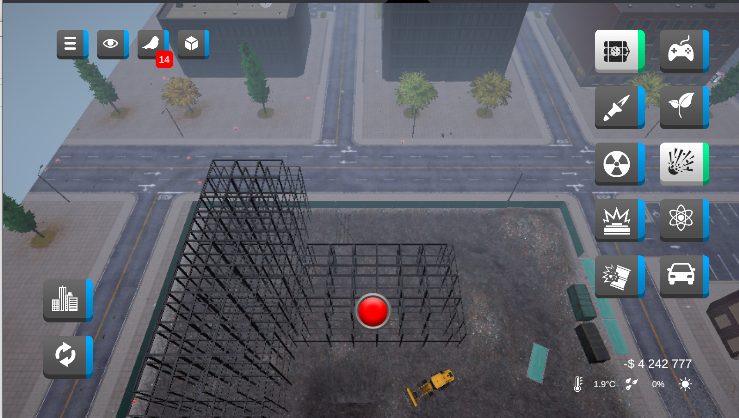The height and width of the screenshot is (418, 739).
Task: Select the ground blast detonation icon
Action: pyautogui.click(x=618, y=219)
